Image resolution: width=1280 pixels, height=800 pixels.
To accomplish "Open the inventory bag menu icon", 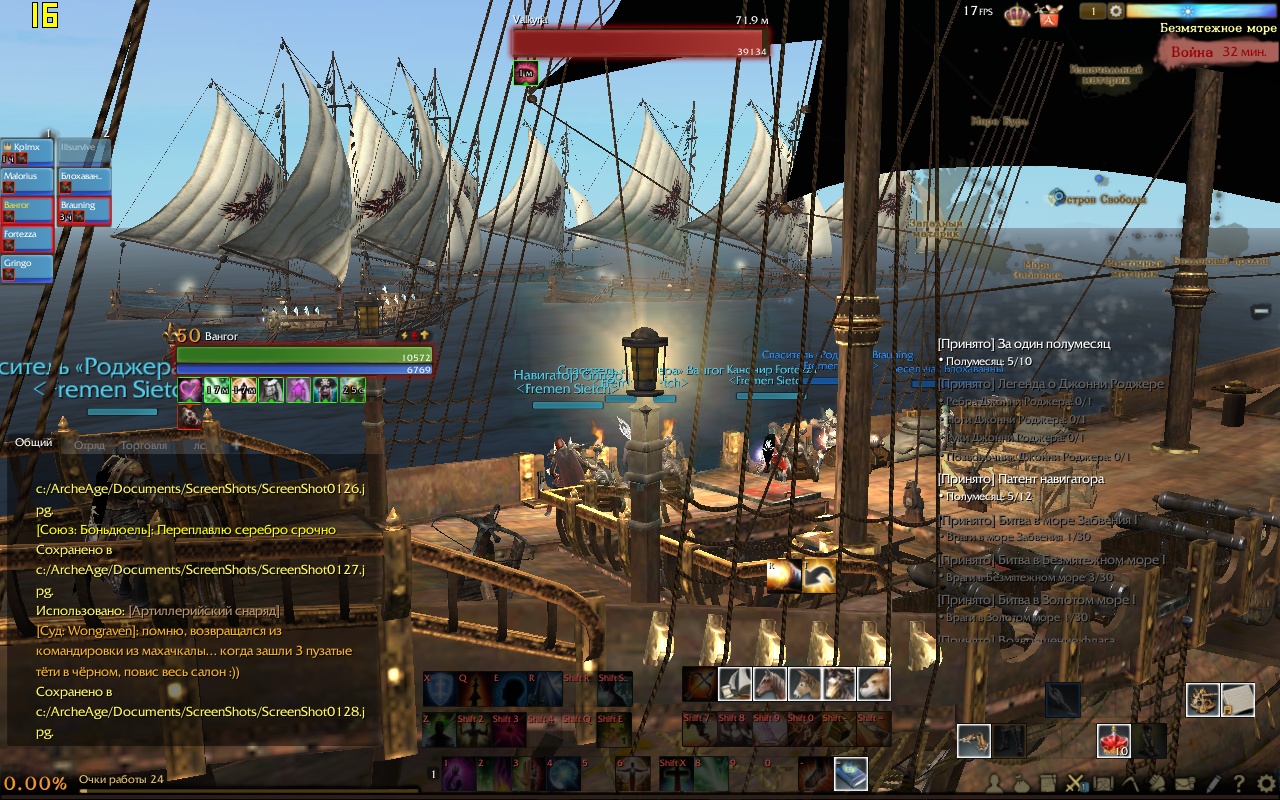I will coord(1021,784).
